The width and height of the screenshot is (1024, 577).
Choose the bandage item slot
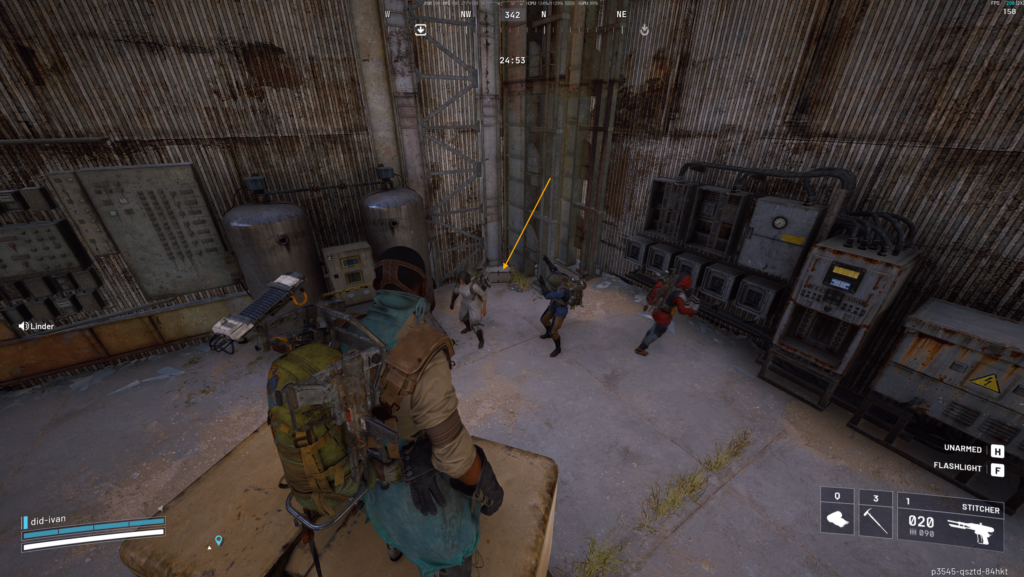click(837, 513)
